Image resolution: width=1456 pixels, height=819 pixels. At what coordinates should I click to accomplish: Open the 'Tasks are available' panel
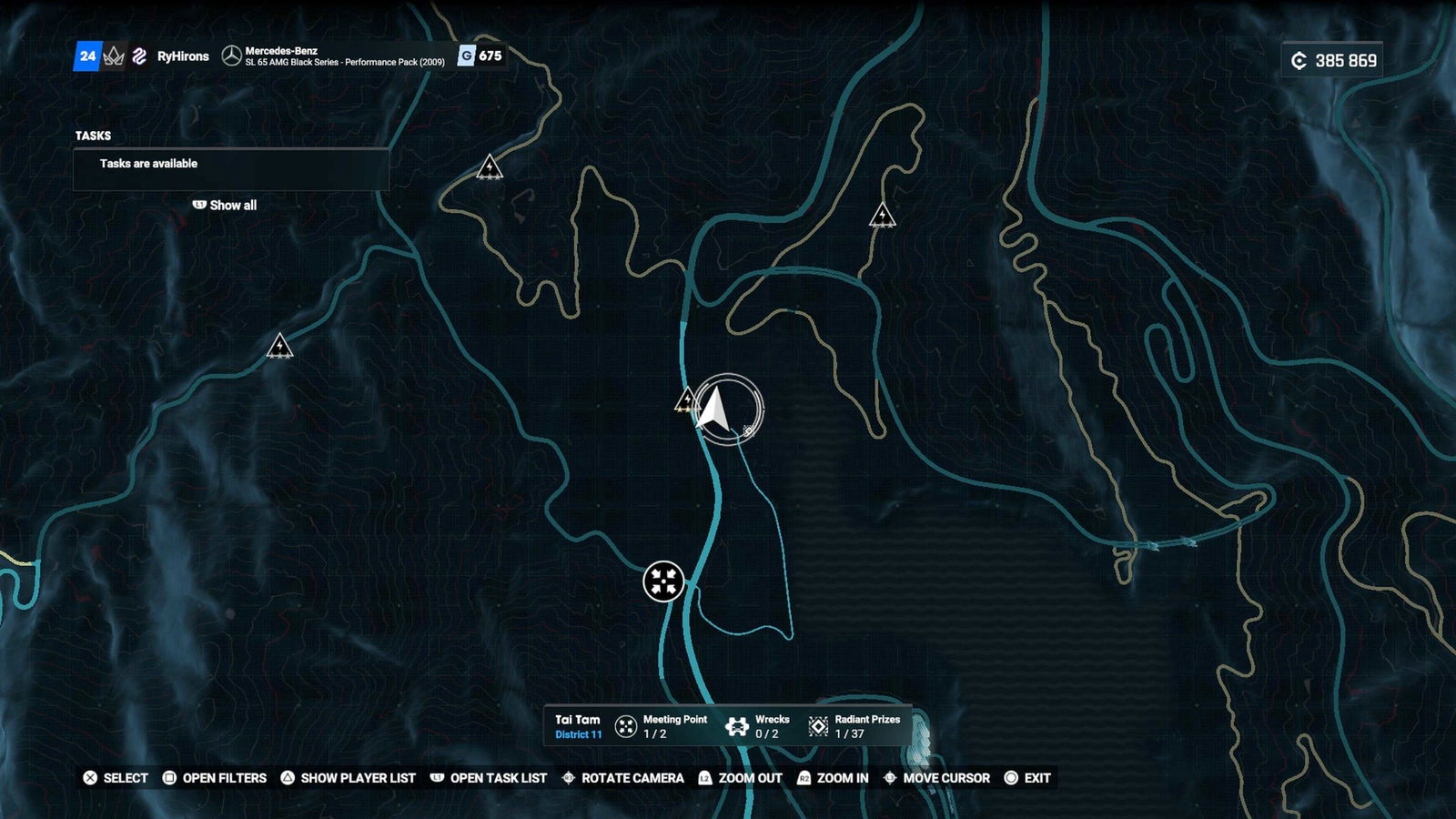coord(231,168)
